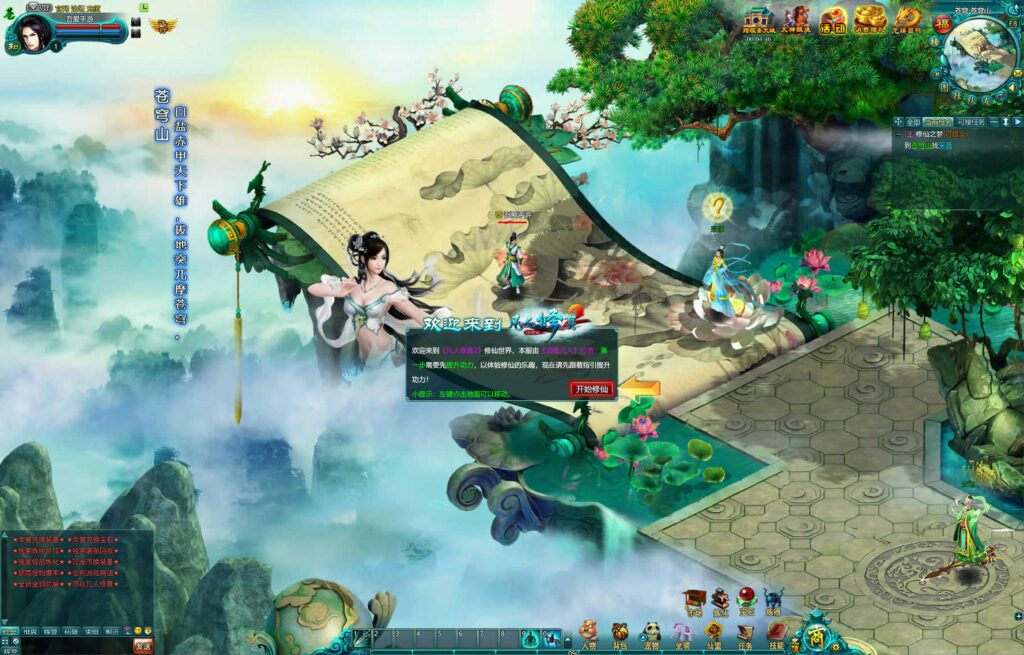The width and height of the screenshot is (1024, 655).
Task: Open the gold ingot recharge gift icon
Action: tap(871, 19)
